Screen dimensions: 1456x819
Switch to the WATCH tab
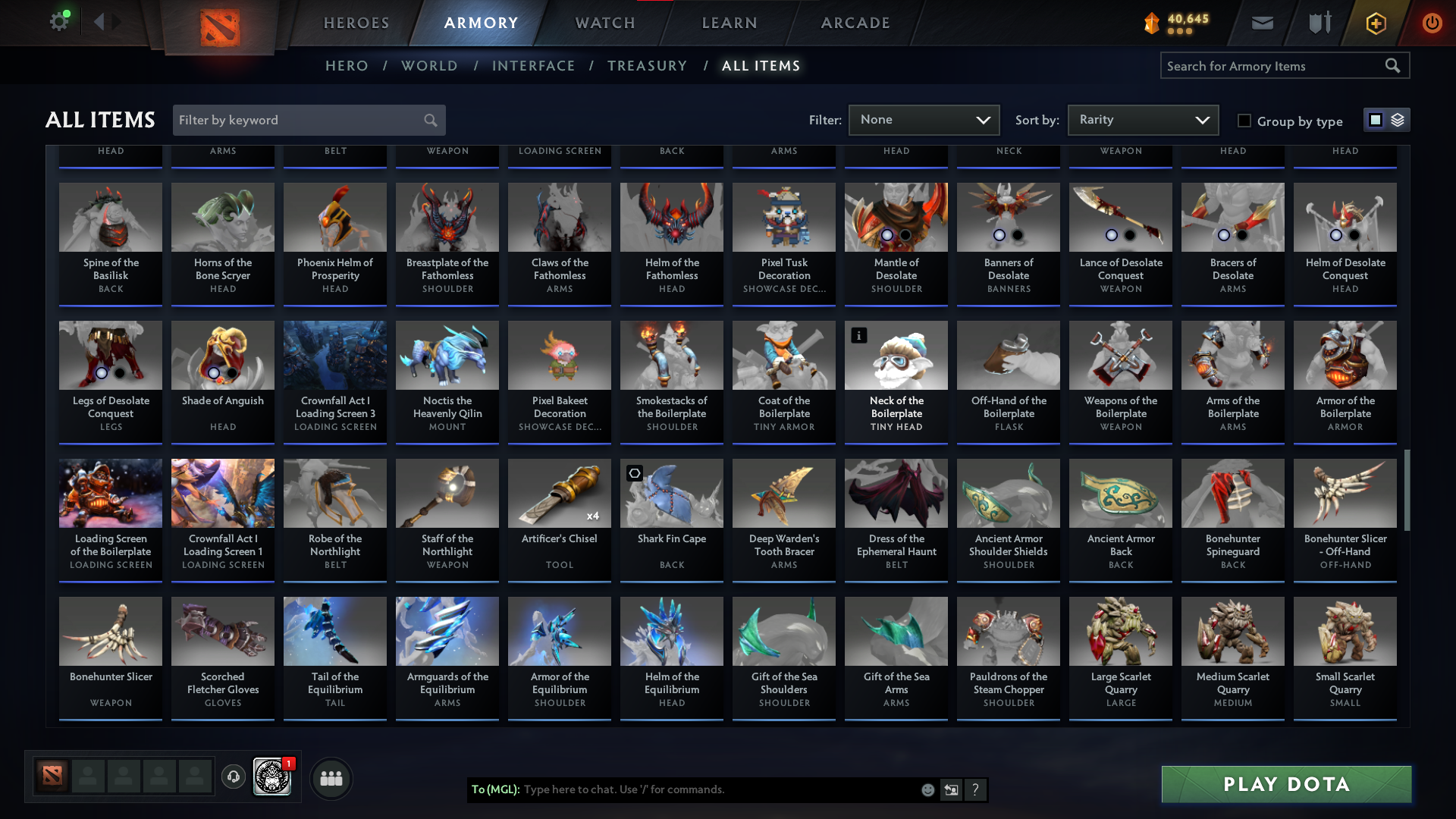pyautogui.click(x=604, y=23)
